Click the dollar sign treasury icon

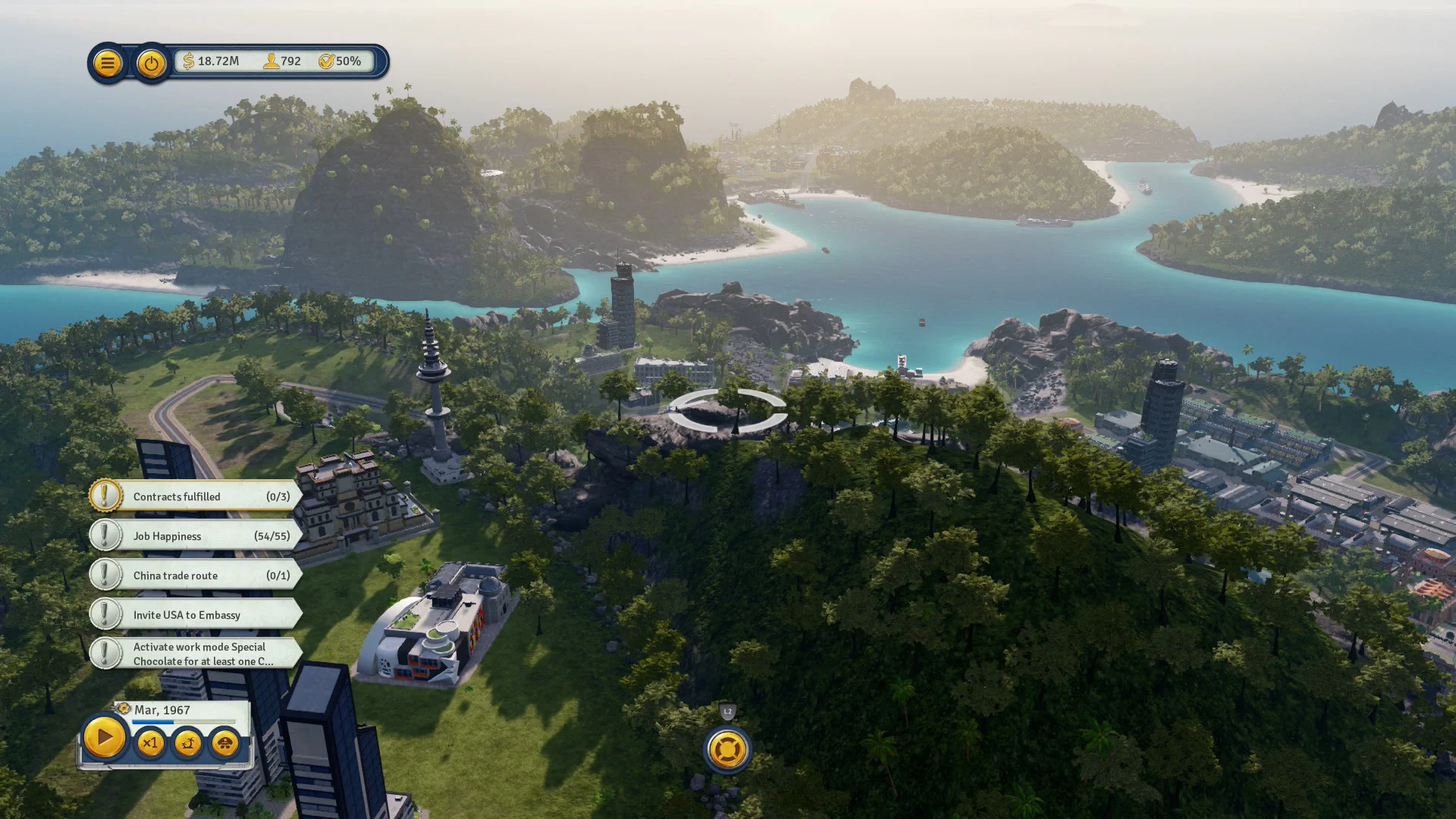187,61
